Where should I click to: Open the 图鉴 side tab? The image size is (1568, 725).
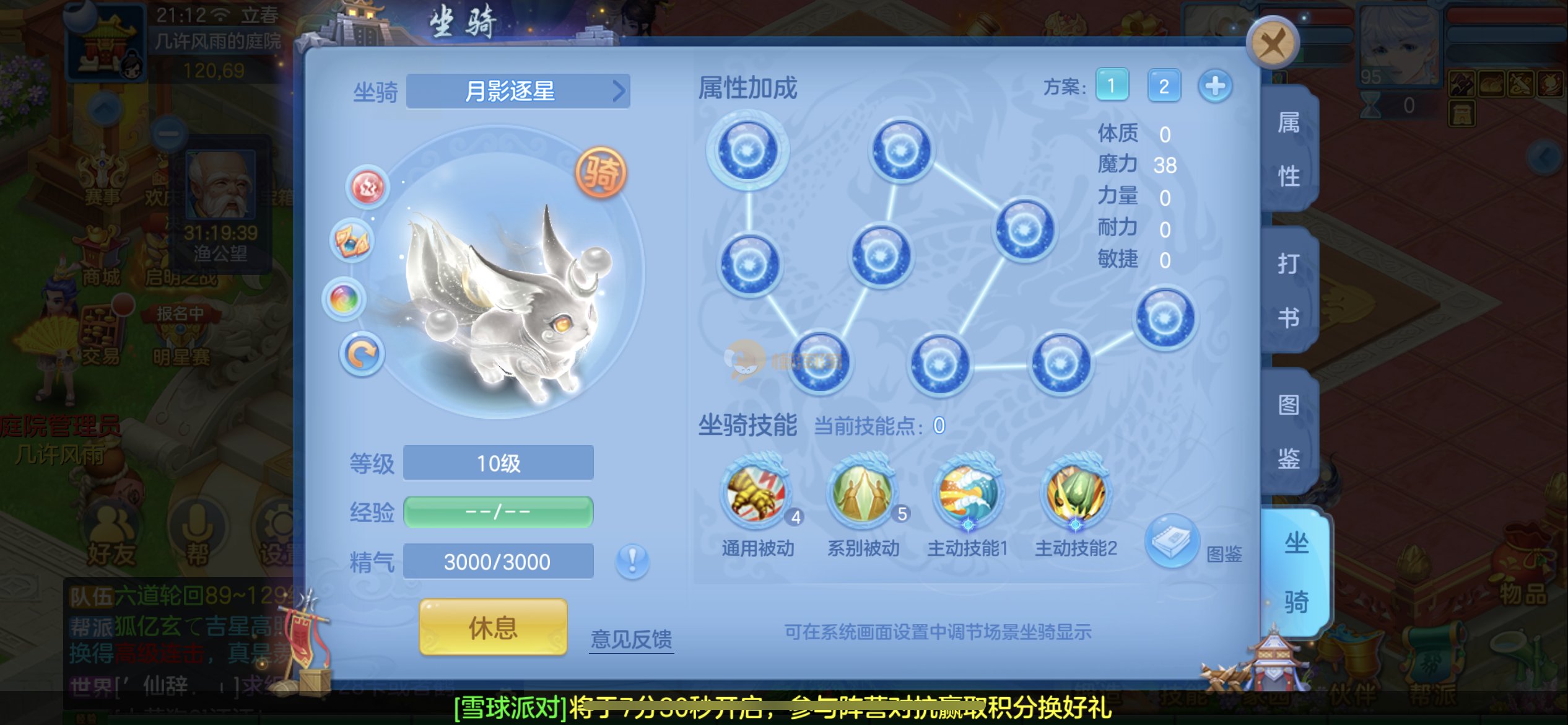1289,431
